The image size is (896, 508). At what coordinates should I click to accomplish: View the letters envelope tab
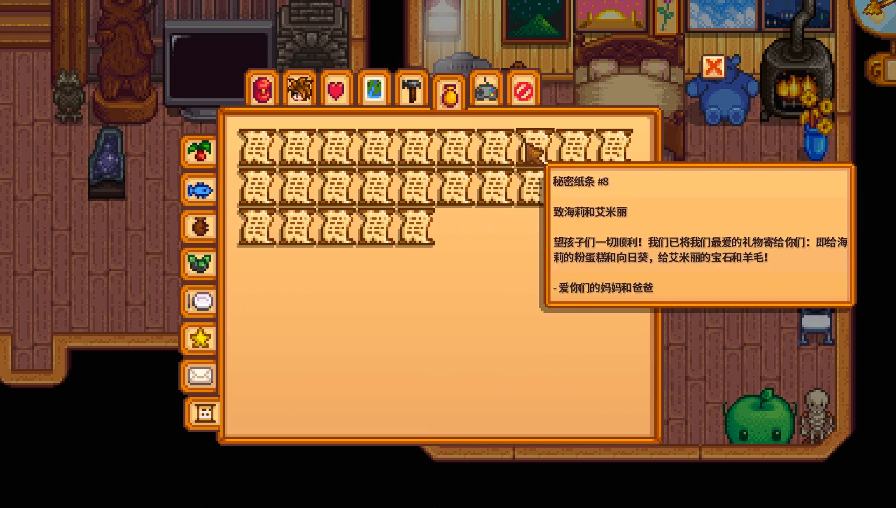click(200, 376)
